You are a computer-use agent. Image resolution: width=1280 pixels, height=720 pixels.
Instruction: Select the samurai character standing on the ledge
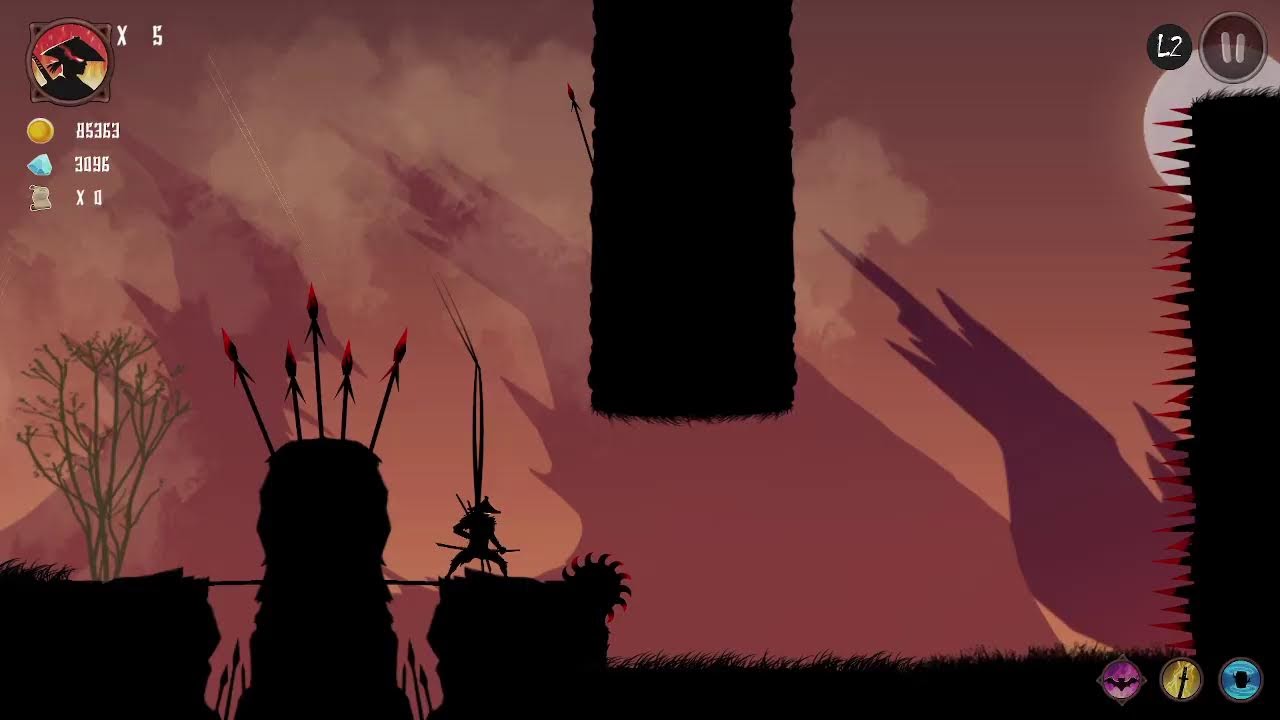click(480, 530)
